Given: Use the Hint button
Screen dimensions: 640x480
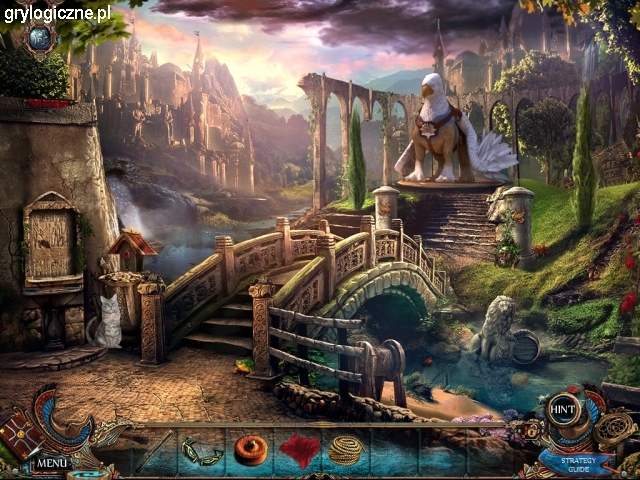Looking at the screenshot, I should pyautogui.click(x=562, y=409).
